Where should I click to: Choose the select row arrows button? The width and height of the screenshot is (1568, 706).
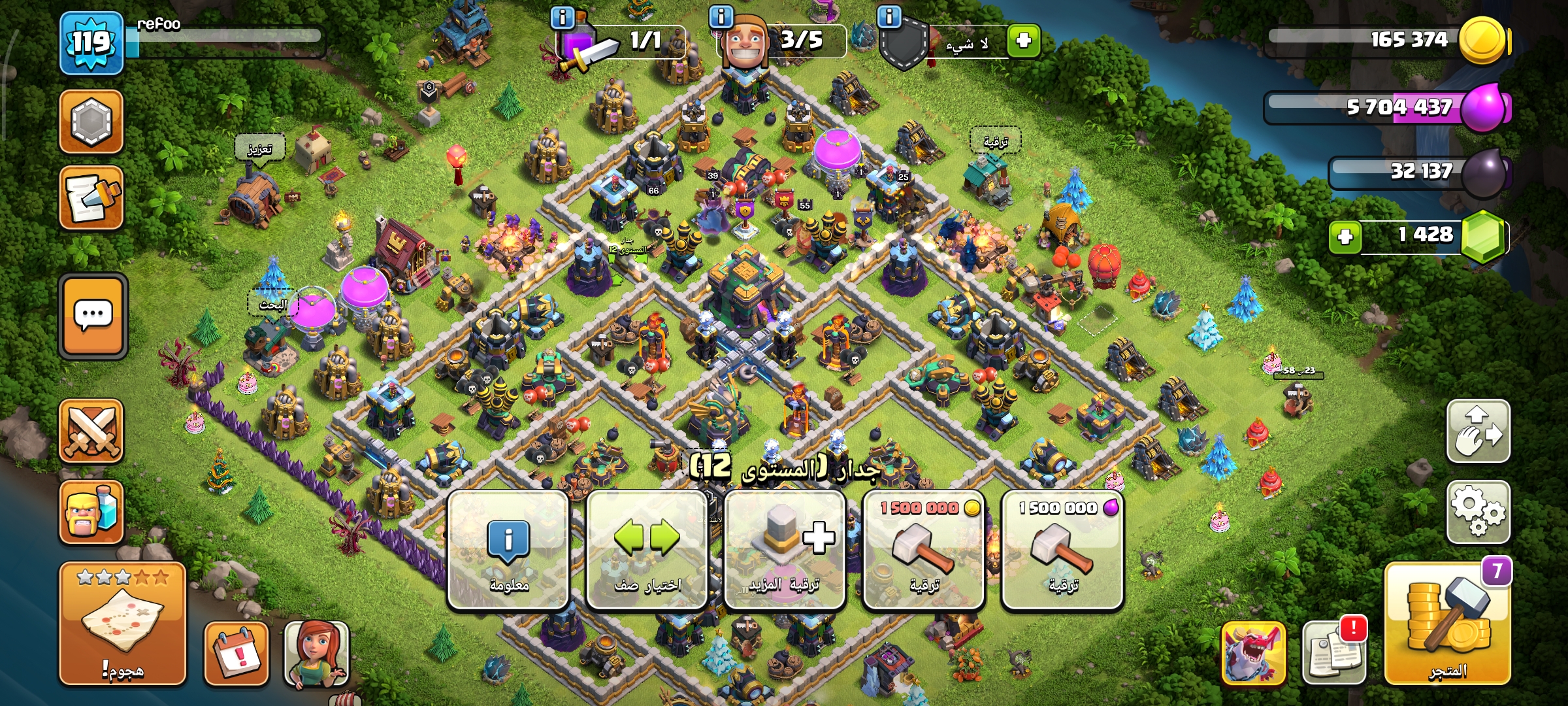coord(647,550)
